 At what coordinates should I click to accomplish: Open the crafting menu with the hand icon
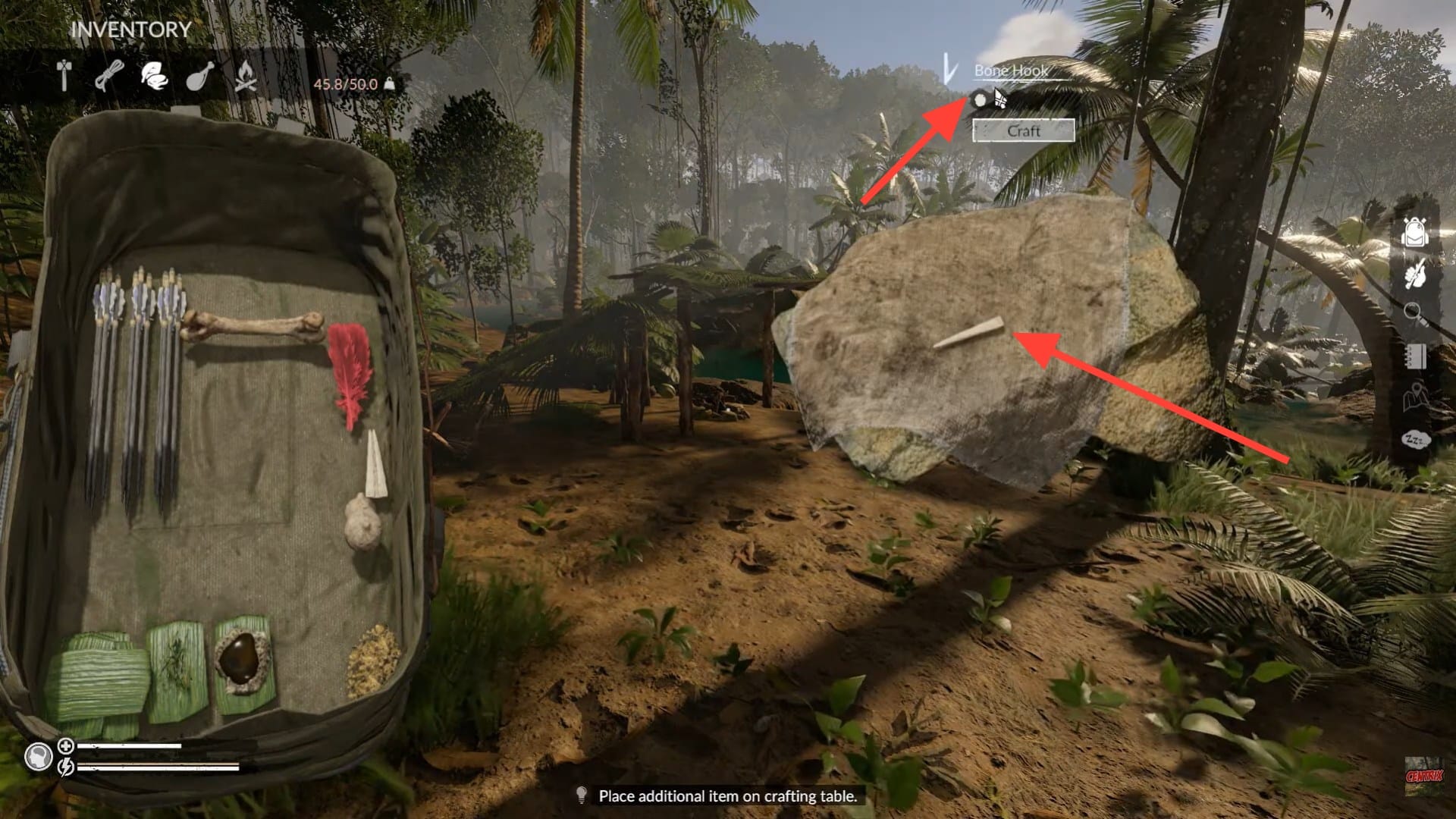(1414, 275)
